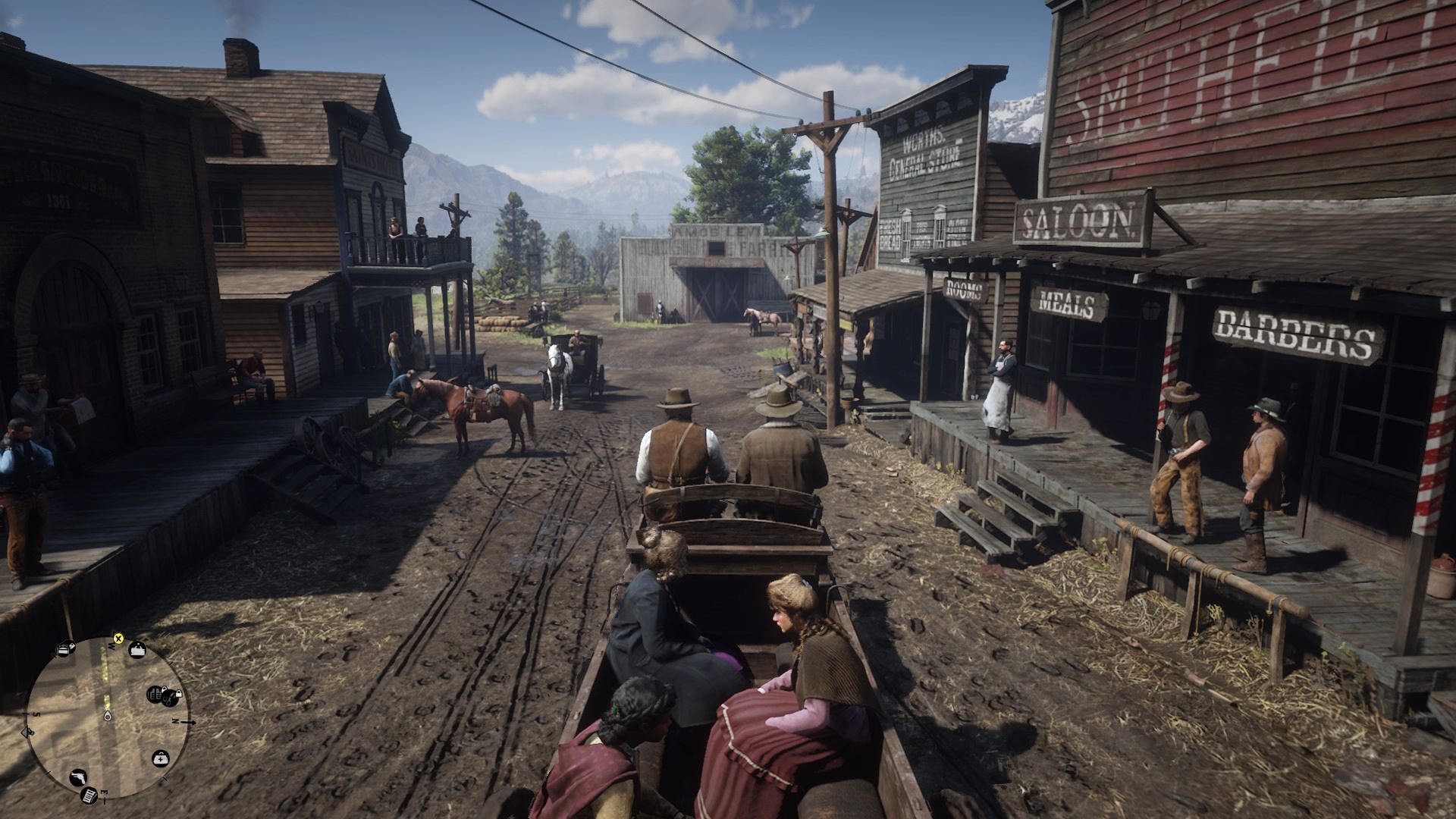The image size is (1456, 819).
Task: Select the locked clothing vest marker
Action: tap(154, 694)
